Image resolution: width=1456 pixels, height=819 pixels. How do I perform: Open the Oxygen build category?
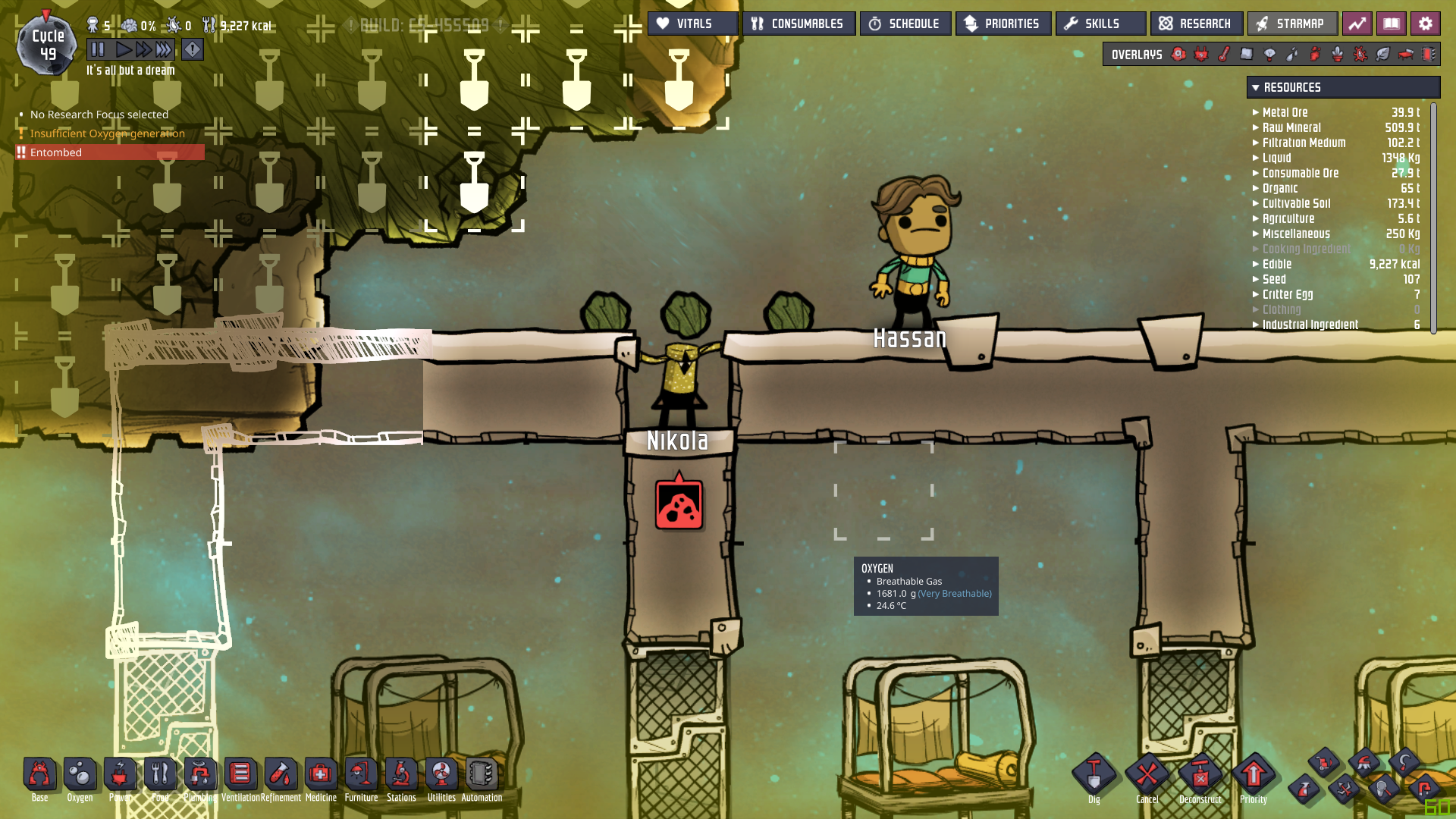click(x=80, y=776)
